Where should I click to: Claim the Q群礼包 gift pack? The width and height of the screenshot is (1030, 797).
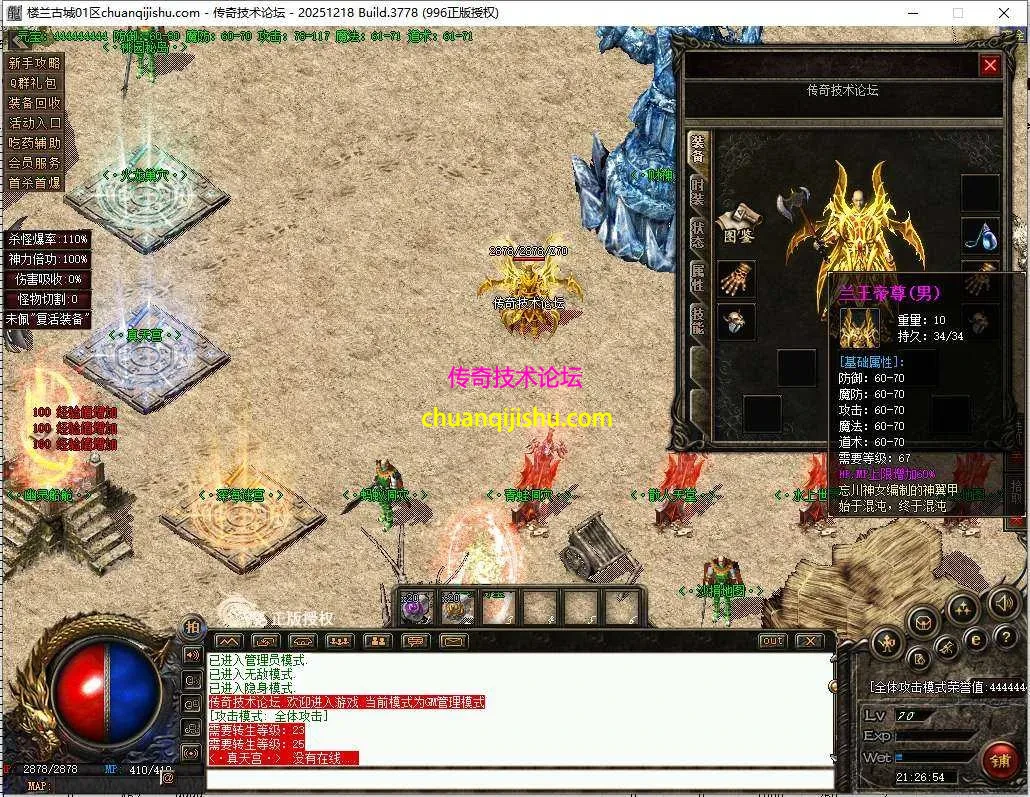click(35, 83)
